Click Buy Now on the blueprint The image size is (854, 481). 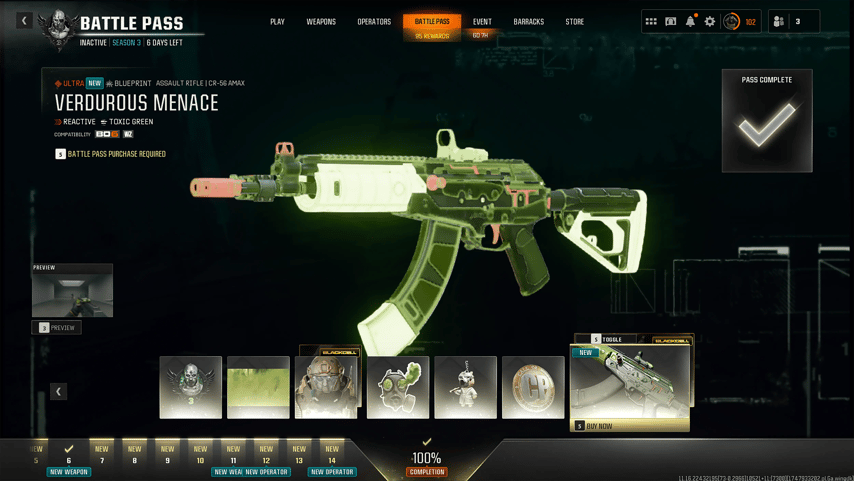coord(629,426)
